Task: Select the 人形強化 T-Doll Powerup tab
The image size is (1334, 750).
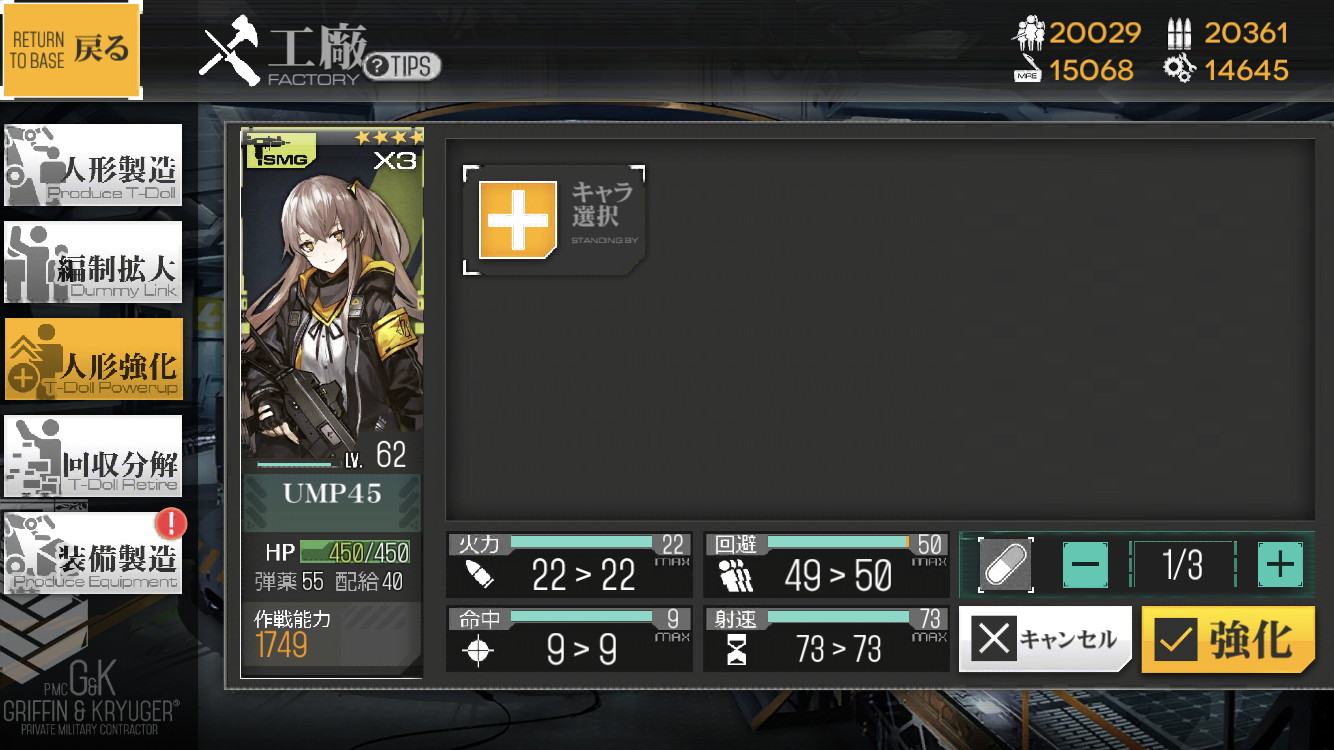Action: point(93,359)
